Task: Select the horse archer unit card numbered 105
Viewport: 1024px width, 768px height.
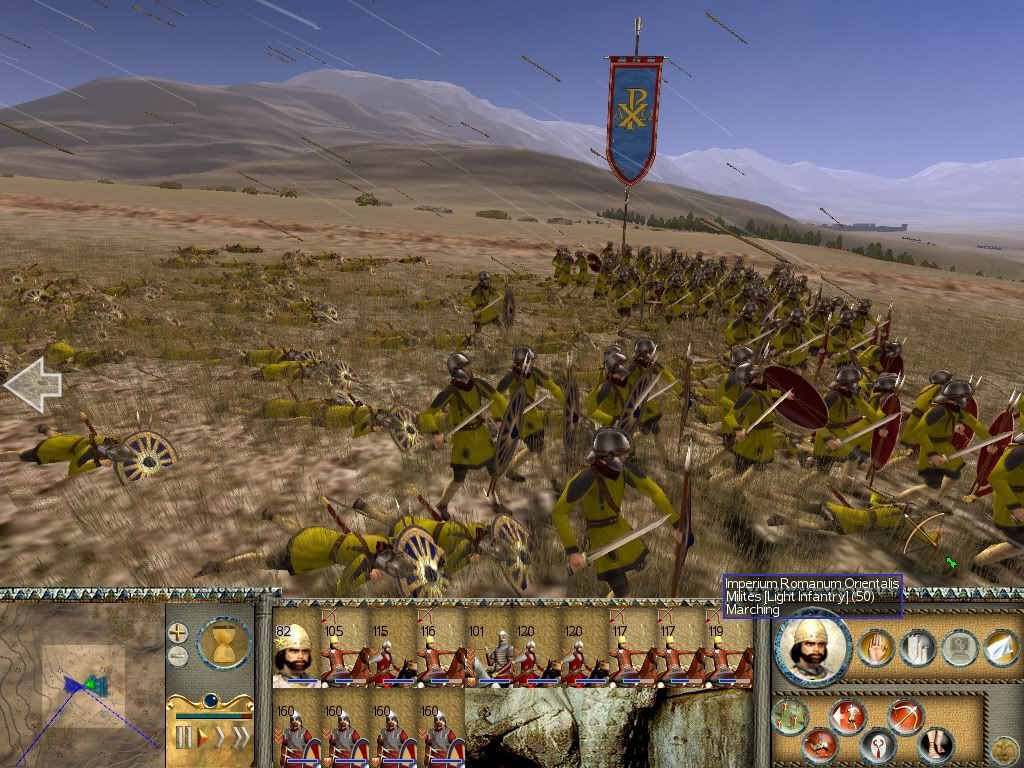Action: pyautogui.click(x=341, y=655)
